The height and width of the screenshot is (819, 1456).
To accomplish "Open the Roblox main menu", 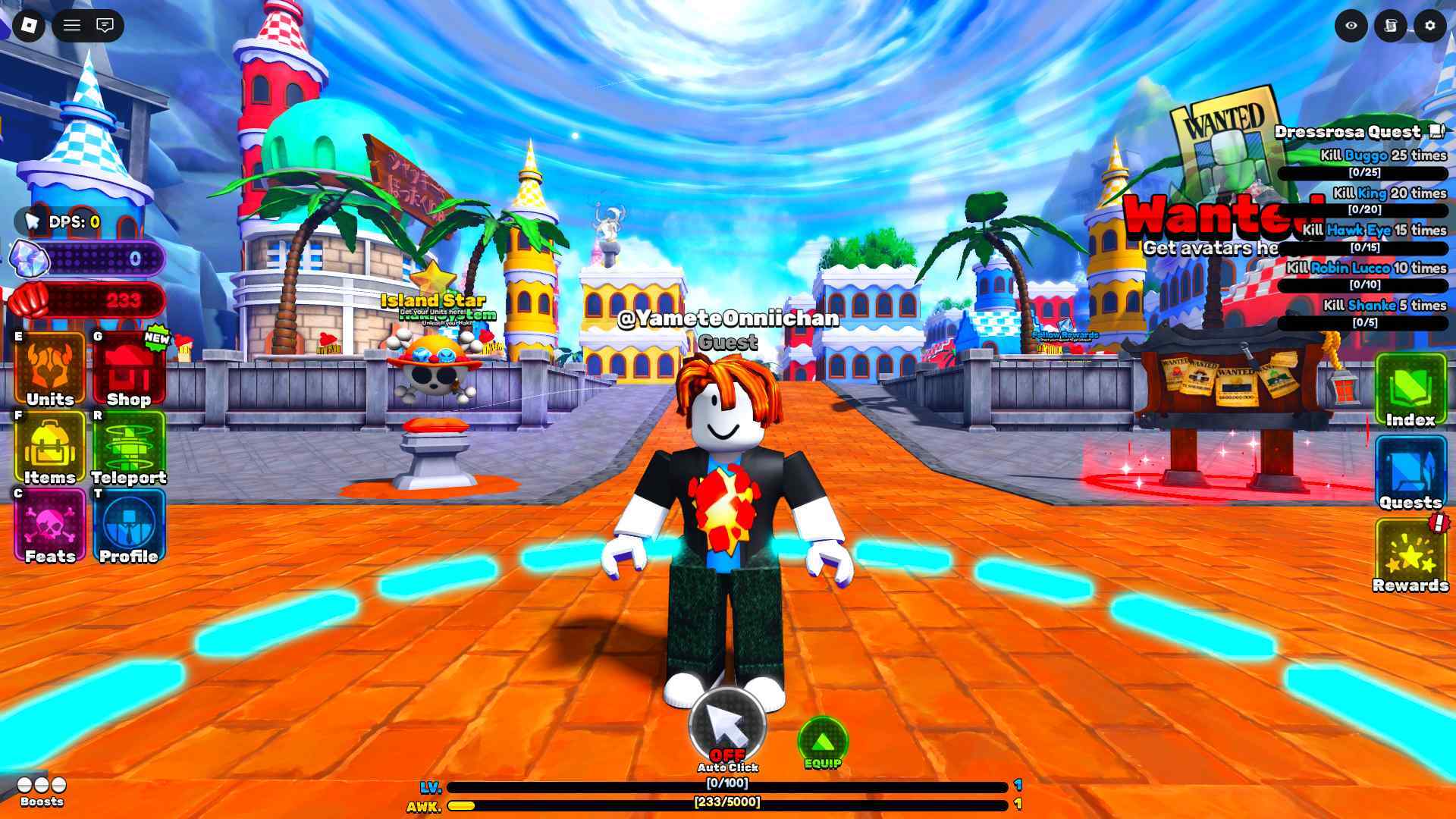I will [x=29, y=26].
